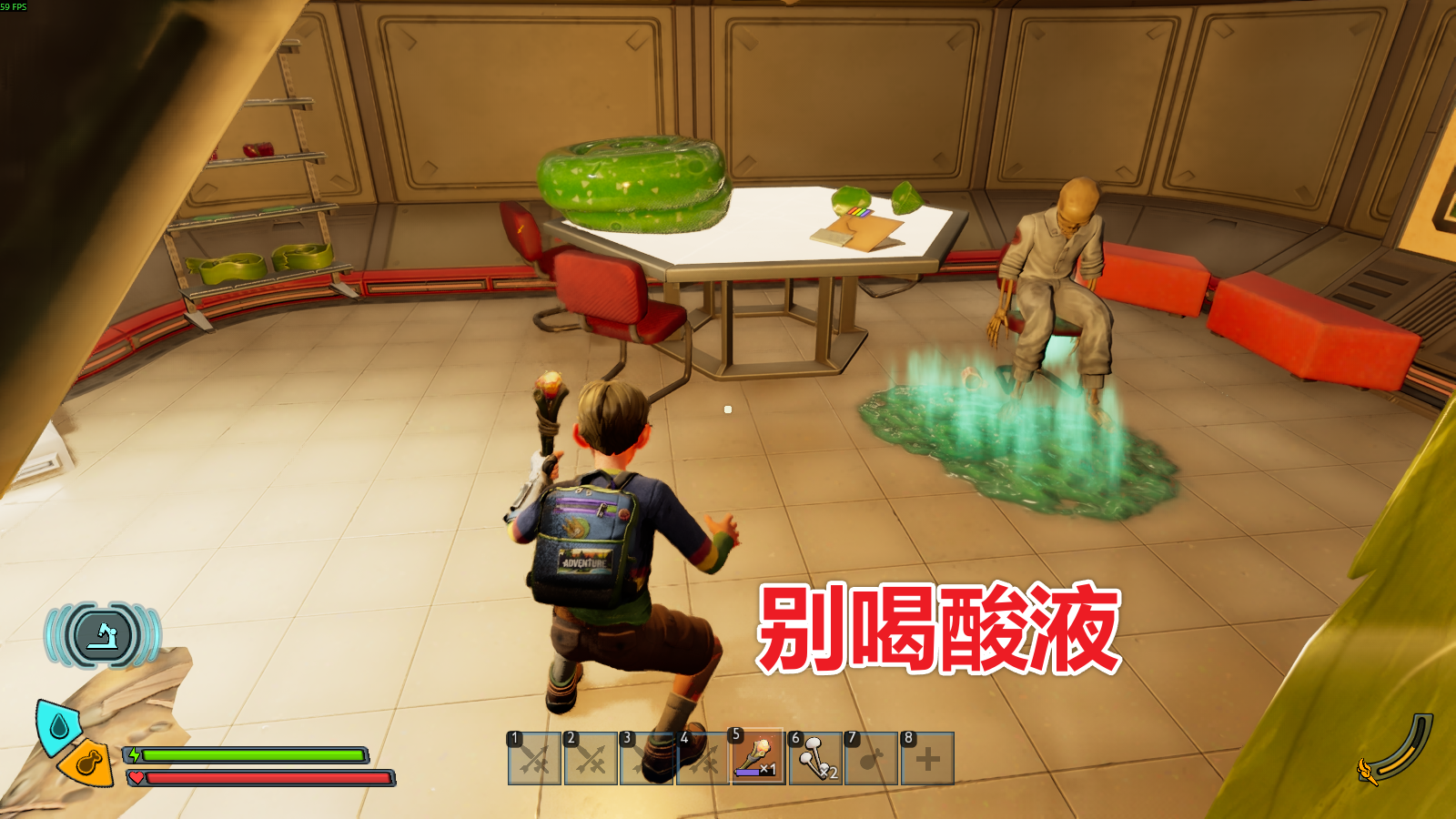The height and width of the screenshot is (819, 1456).
Task: Click the lightning bolt on the stamina bar
Action: pos(136,755)
